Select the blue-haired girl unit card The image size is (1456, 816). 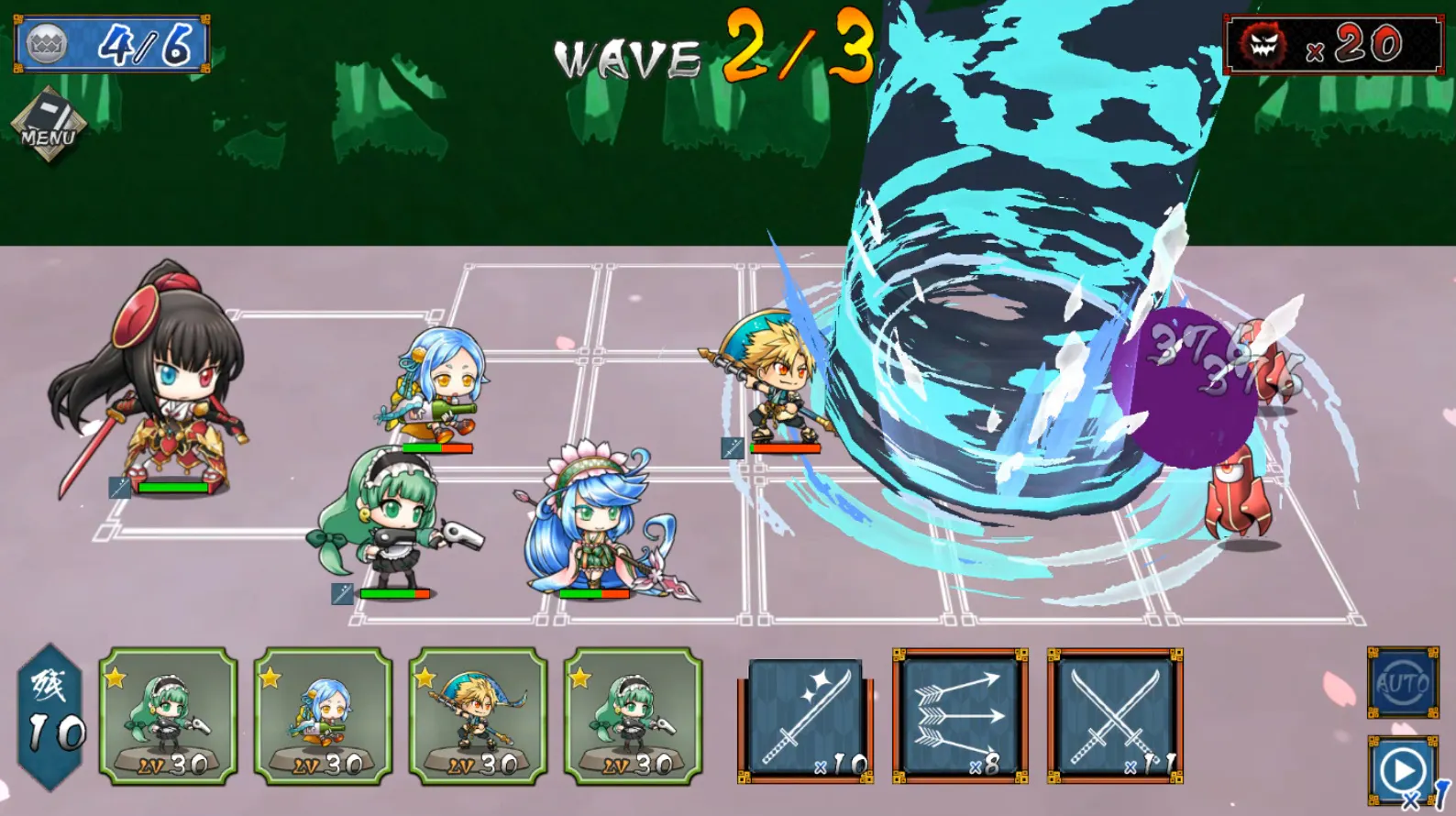coord(323,716)
